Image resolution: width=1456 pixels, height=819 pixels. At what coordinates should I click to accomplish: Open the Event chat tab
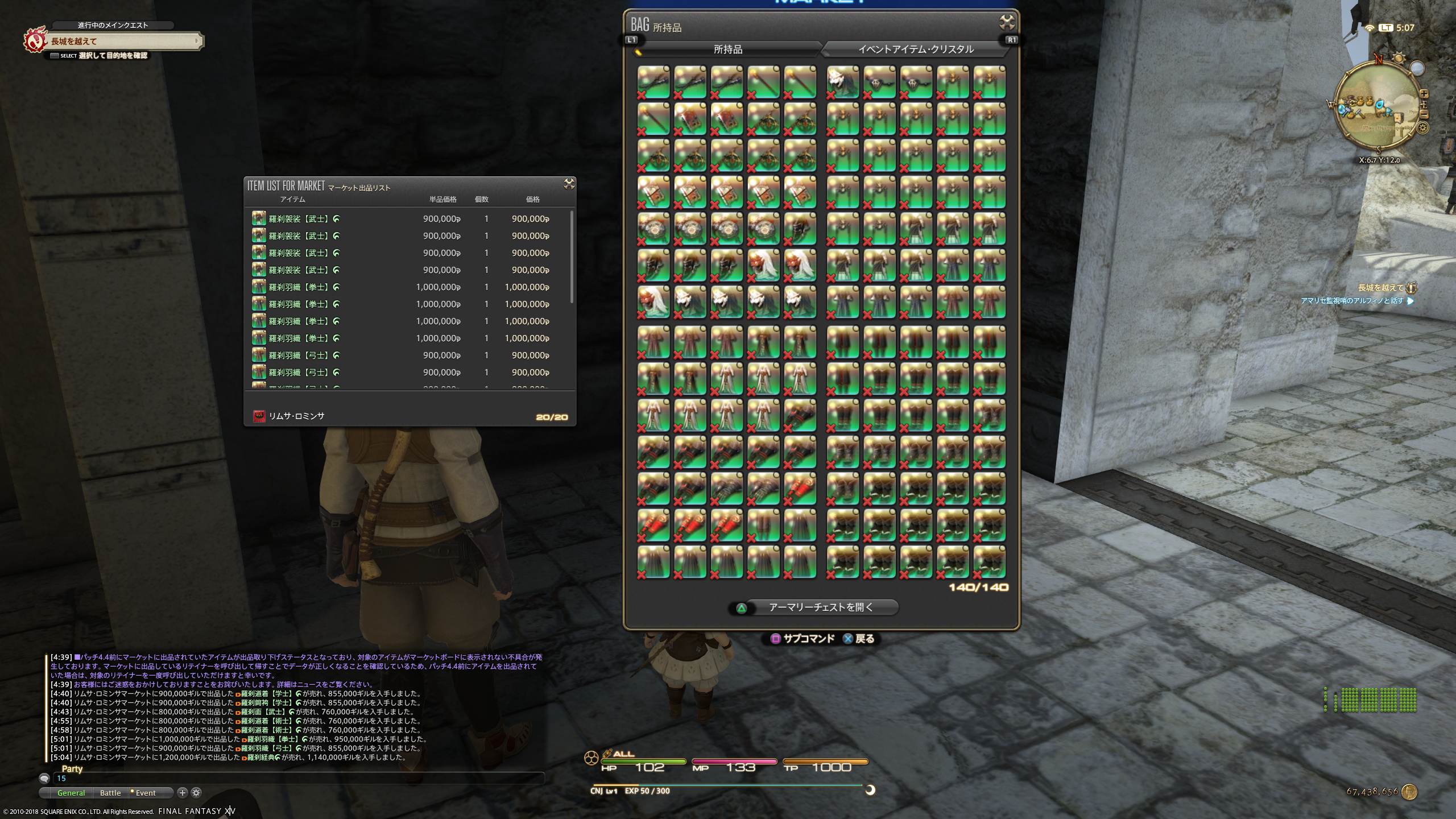point(145,793)
